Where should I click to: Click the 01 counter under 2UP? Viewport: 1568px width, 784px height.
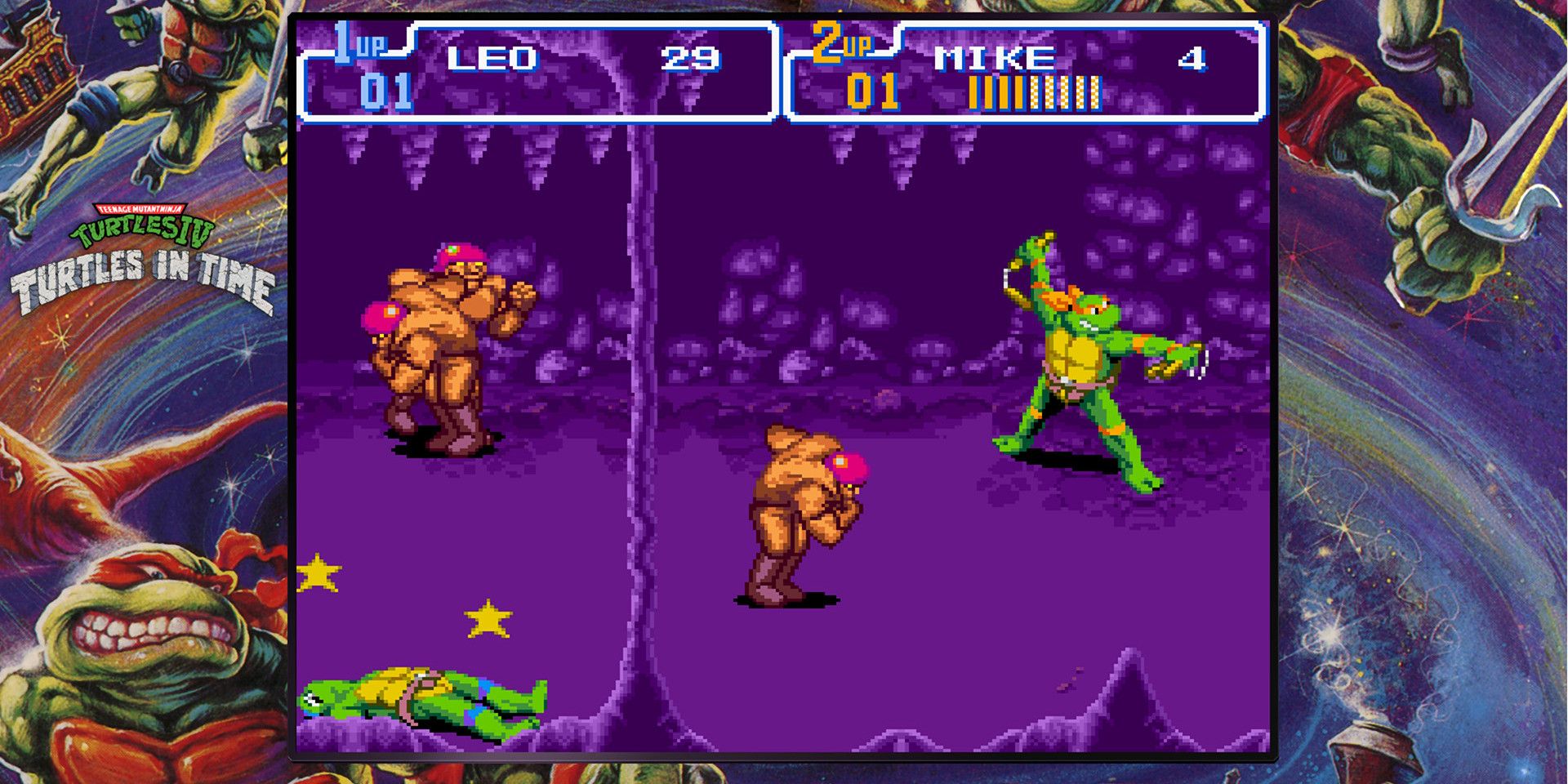point(870,91)
